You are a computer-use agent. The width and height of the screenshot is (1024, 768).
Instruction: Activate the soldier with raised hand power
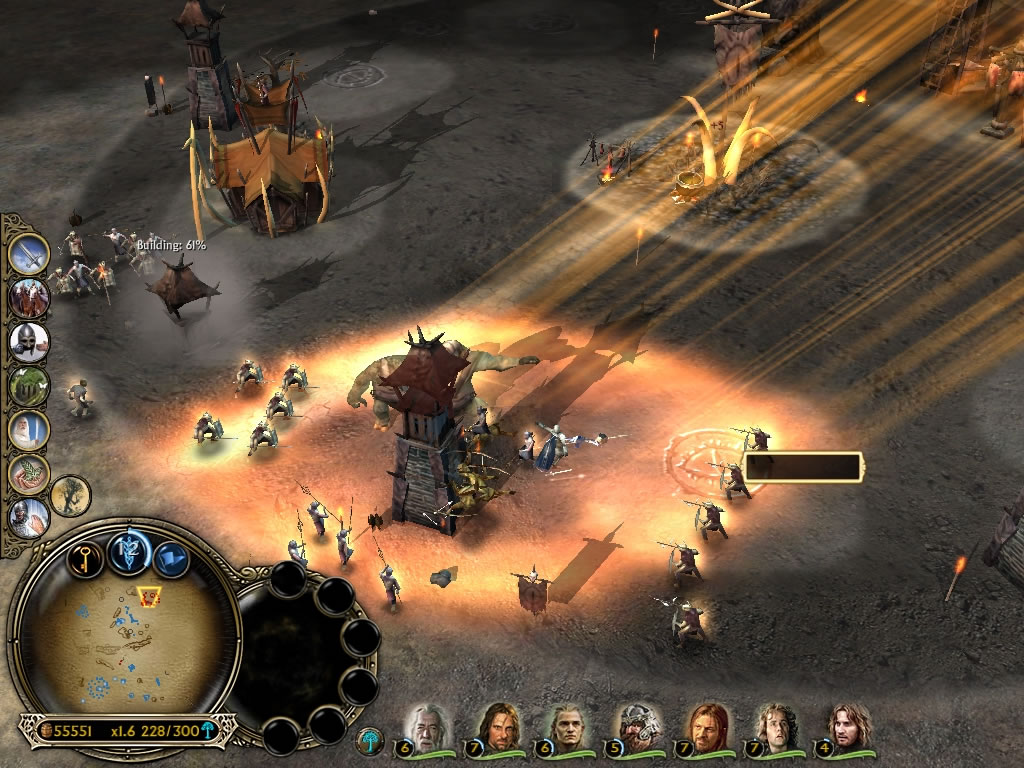point(30,517)
